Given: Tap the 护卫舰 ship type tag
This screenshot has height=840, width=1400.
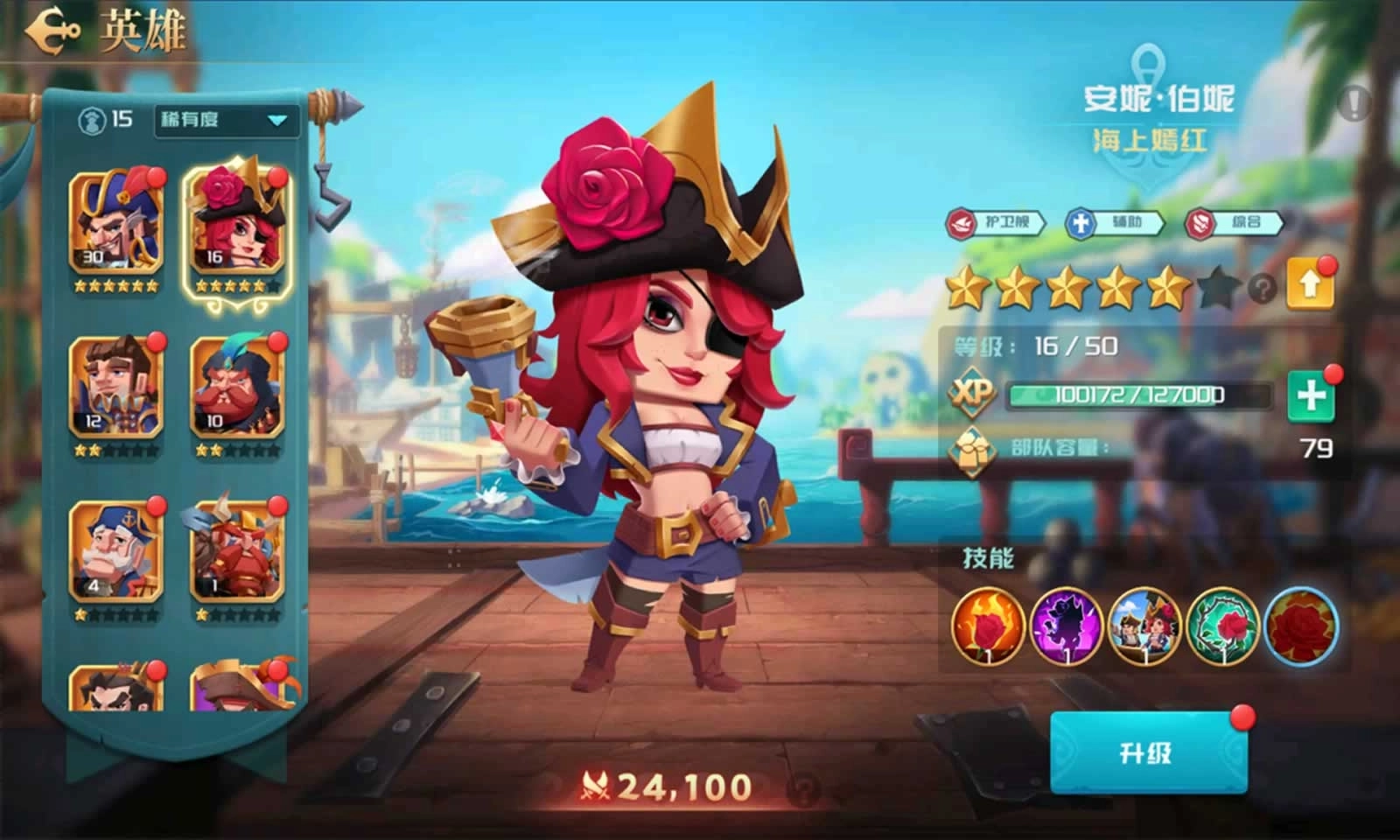Looking at the screenshot, I should pyautogui.click(x=996, y=223).
